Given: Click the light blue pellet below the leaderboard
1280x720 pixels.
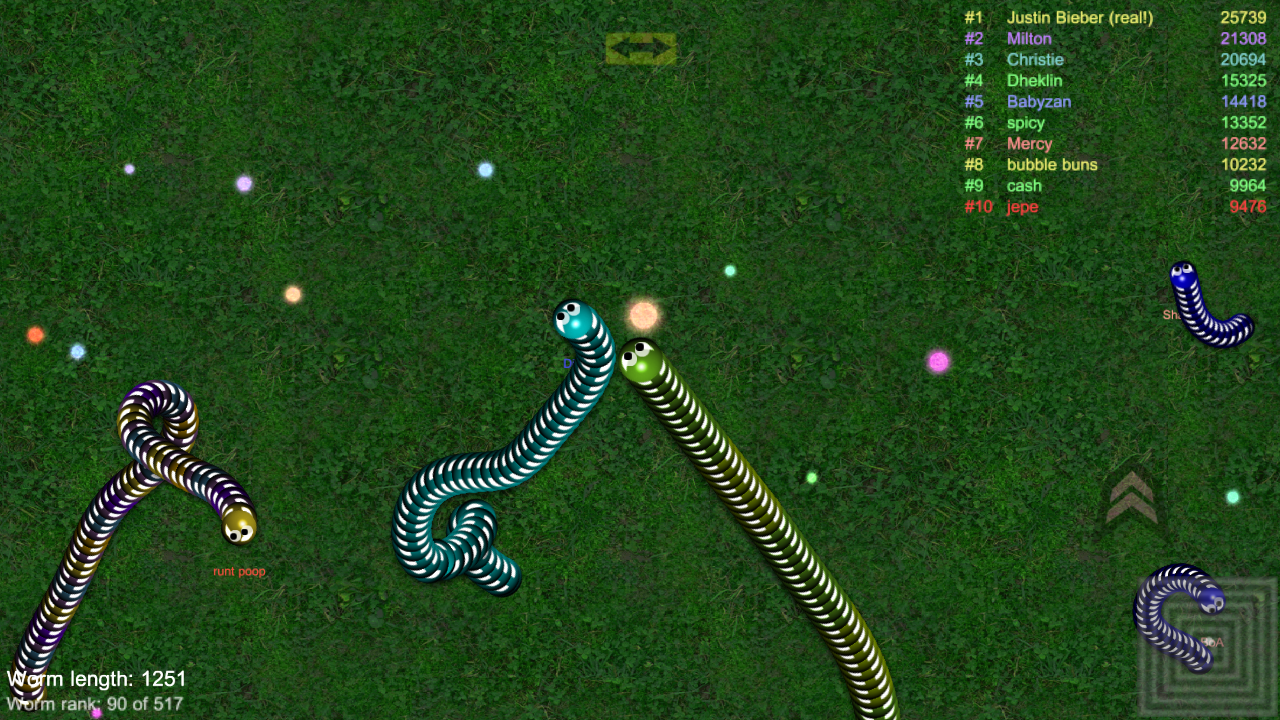Looking at the screenshot, I should pyautogui.click(x=1232, y=495).
